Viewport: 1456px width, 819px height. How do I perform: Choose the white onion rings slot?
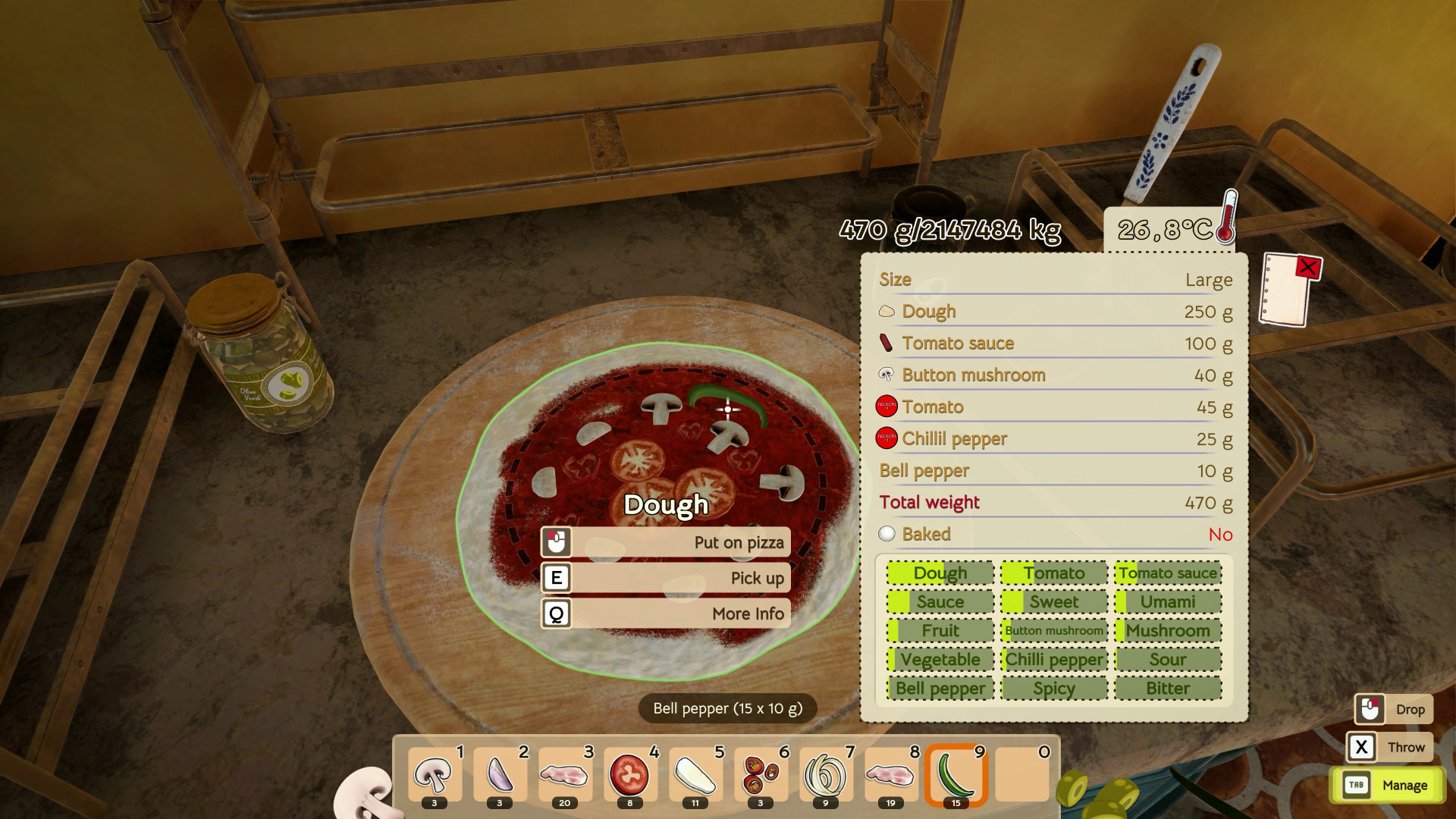point(826,776)
